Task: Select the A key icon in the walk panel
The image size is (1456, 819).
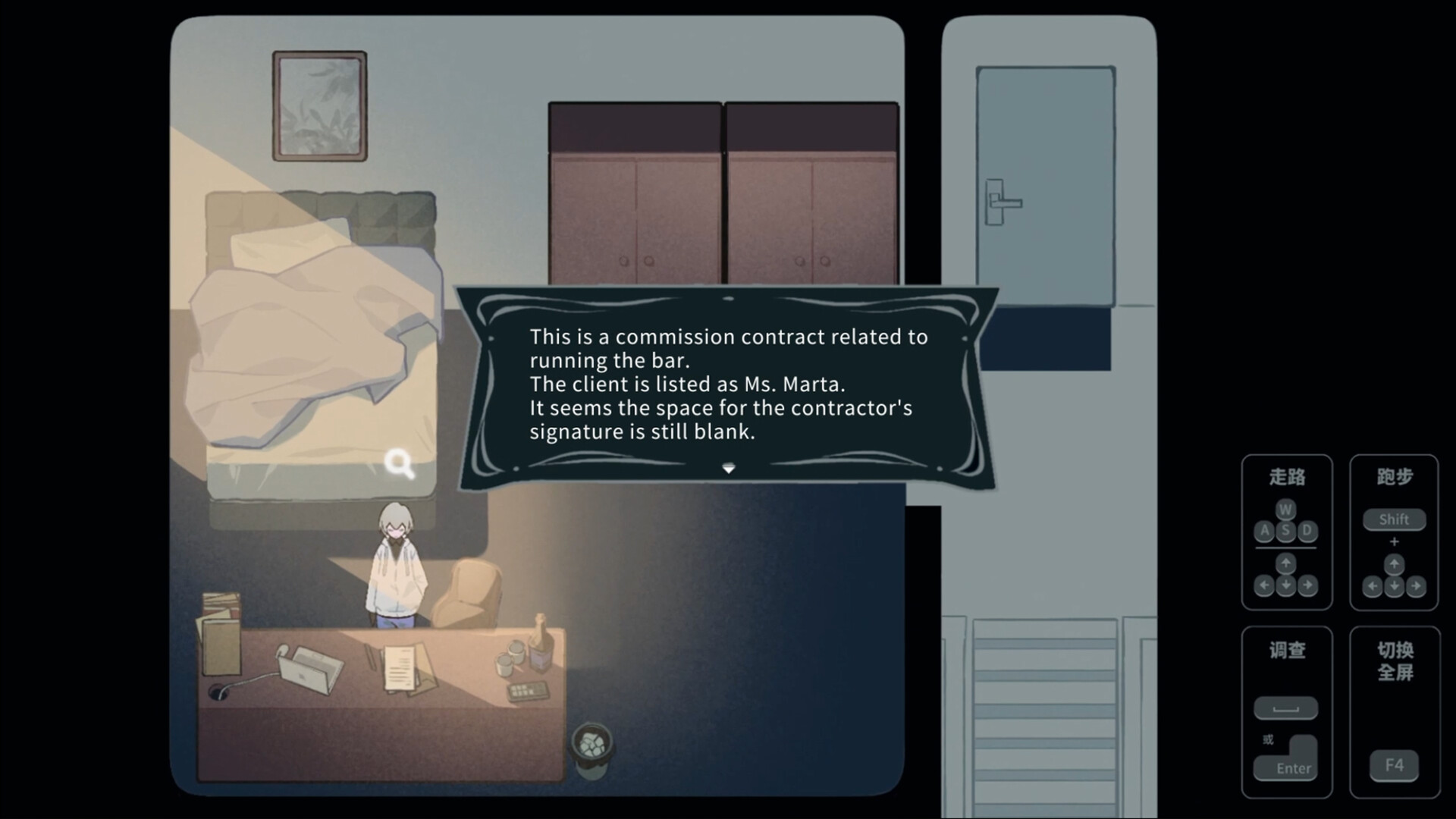Action: (x=1263, y=532)
